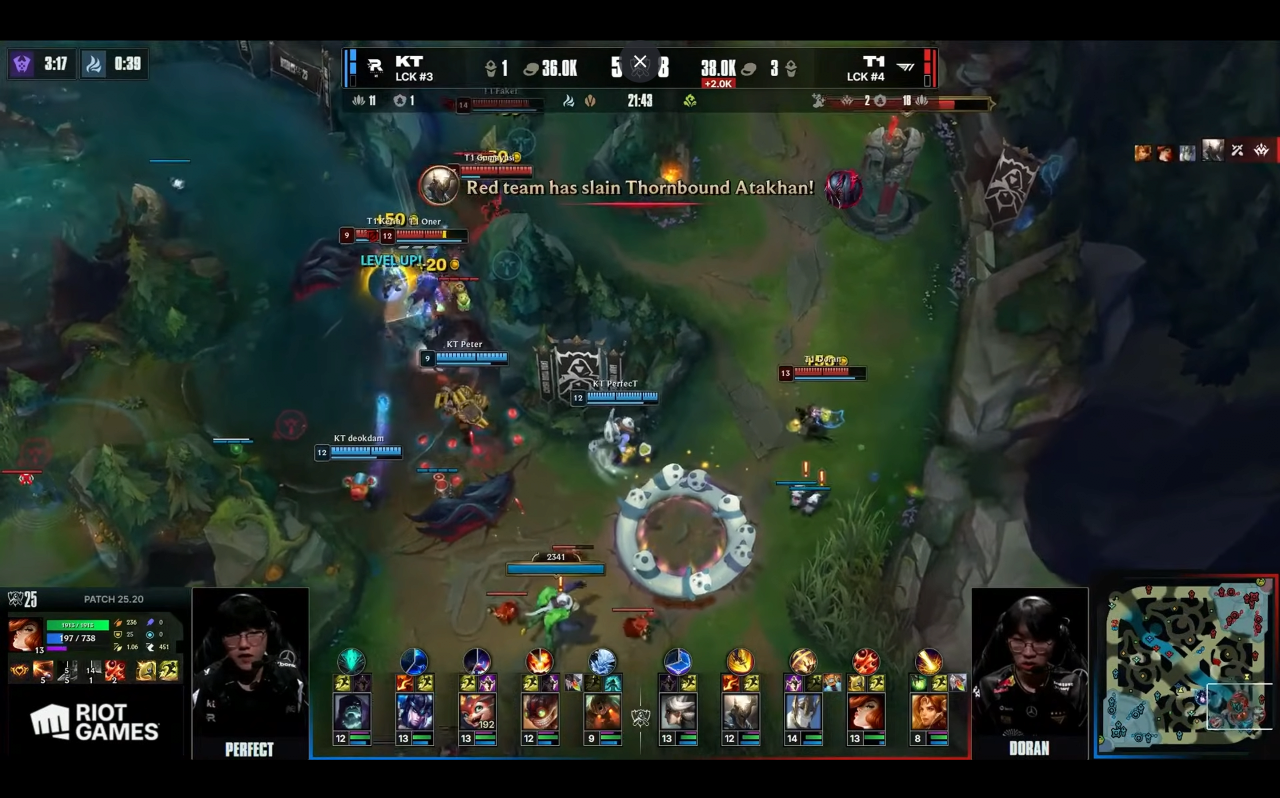Screen dimensions: 1280x798
Task: Choose the Bullet Time icon in the stats panel ability row
Action: tap(116, 670)
